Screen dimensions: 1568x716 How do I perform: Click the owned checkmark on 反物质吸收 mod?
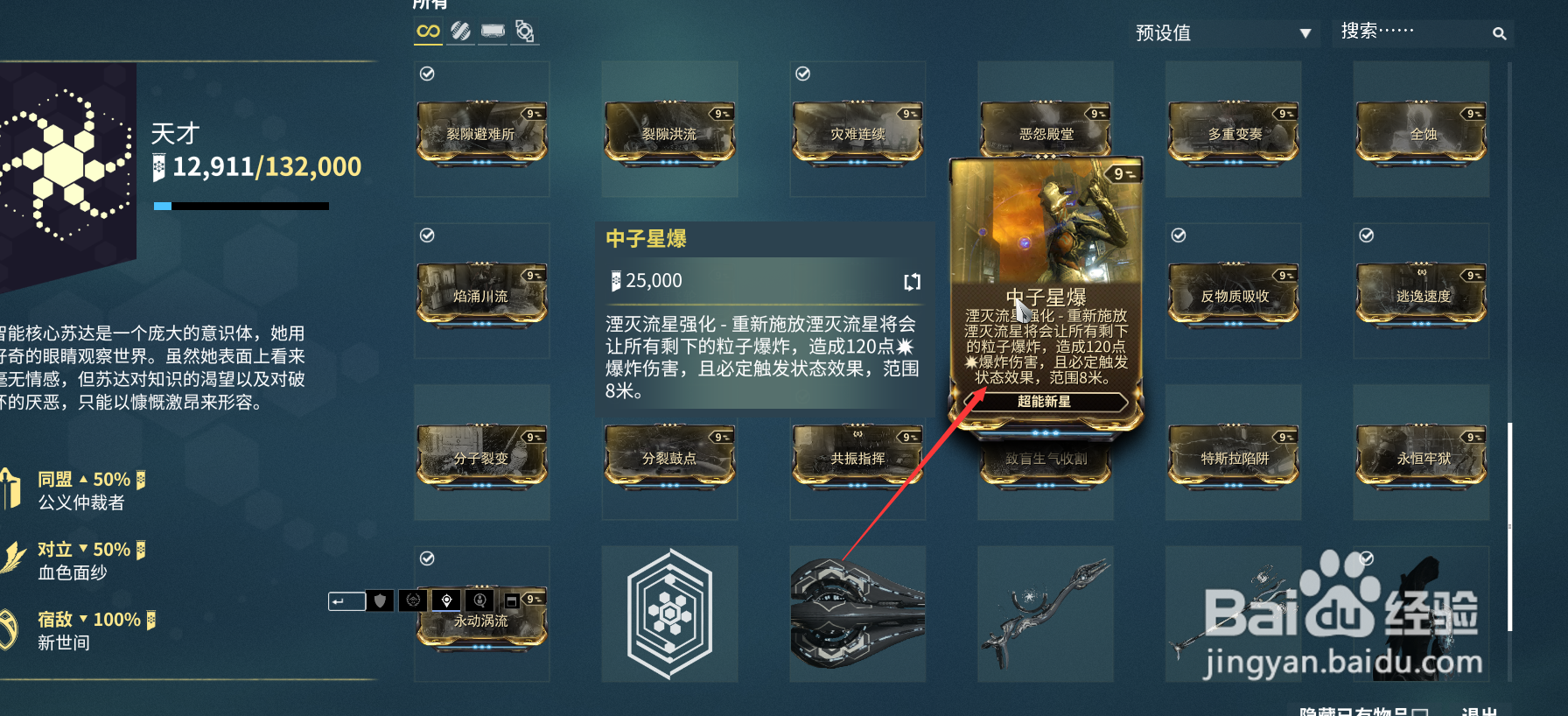click(x=1178, y=235)
